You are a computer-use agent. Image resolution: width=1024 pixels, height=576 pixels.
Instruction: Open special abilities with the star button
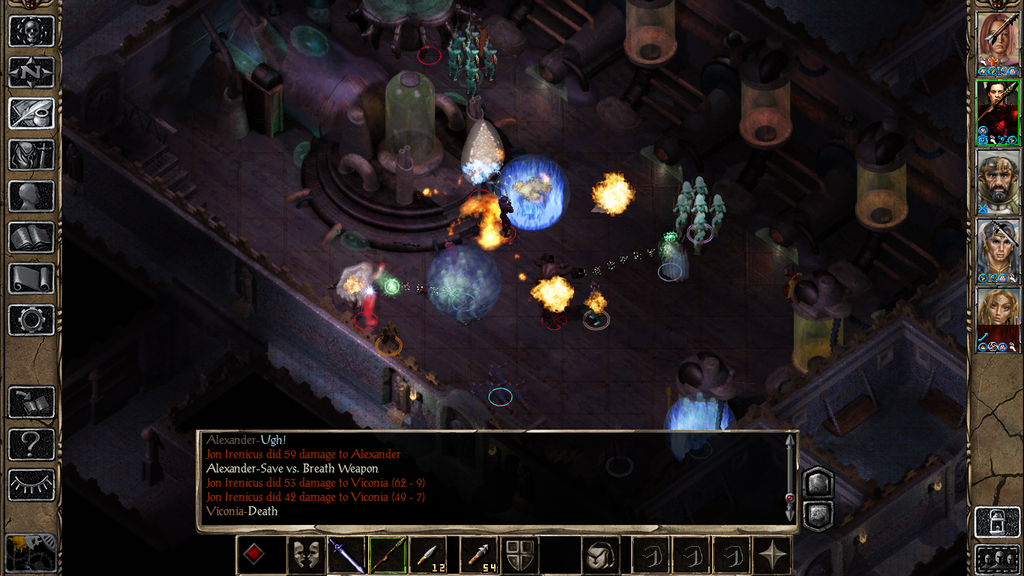(770, 555)
